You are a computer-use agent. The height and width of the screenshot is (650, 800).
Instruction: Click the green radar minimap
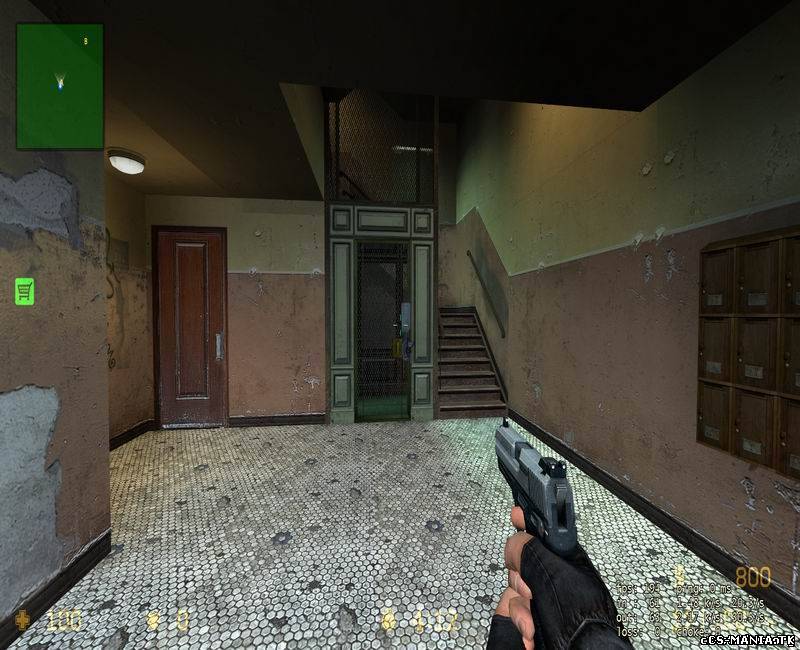pyautogui.click(x=60, y=86)
